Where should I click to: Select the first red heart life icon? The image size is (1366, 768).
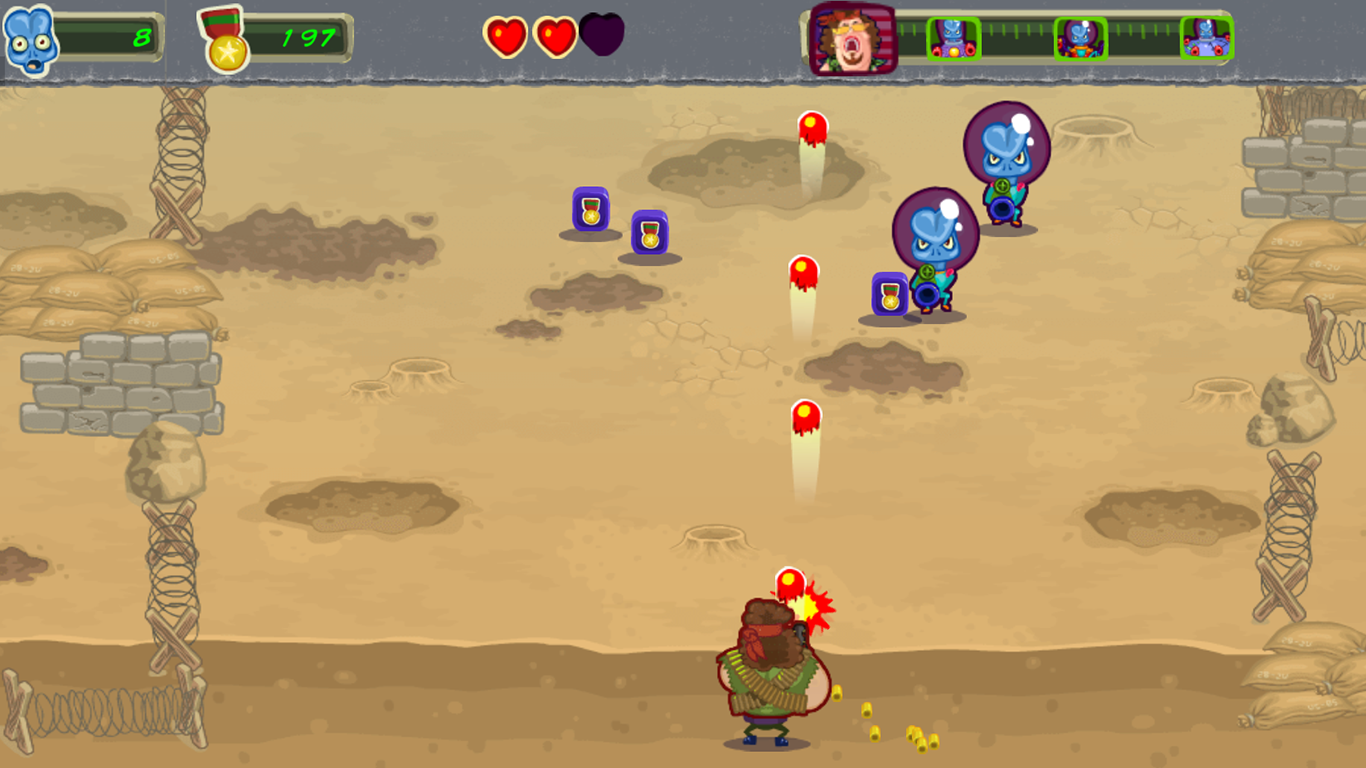pos(506,36)
